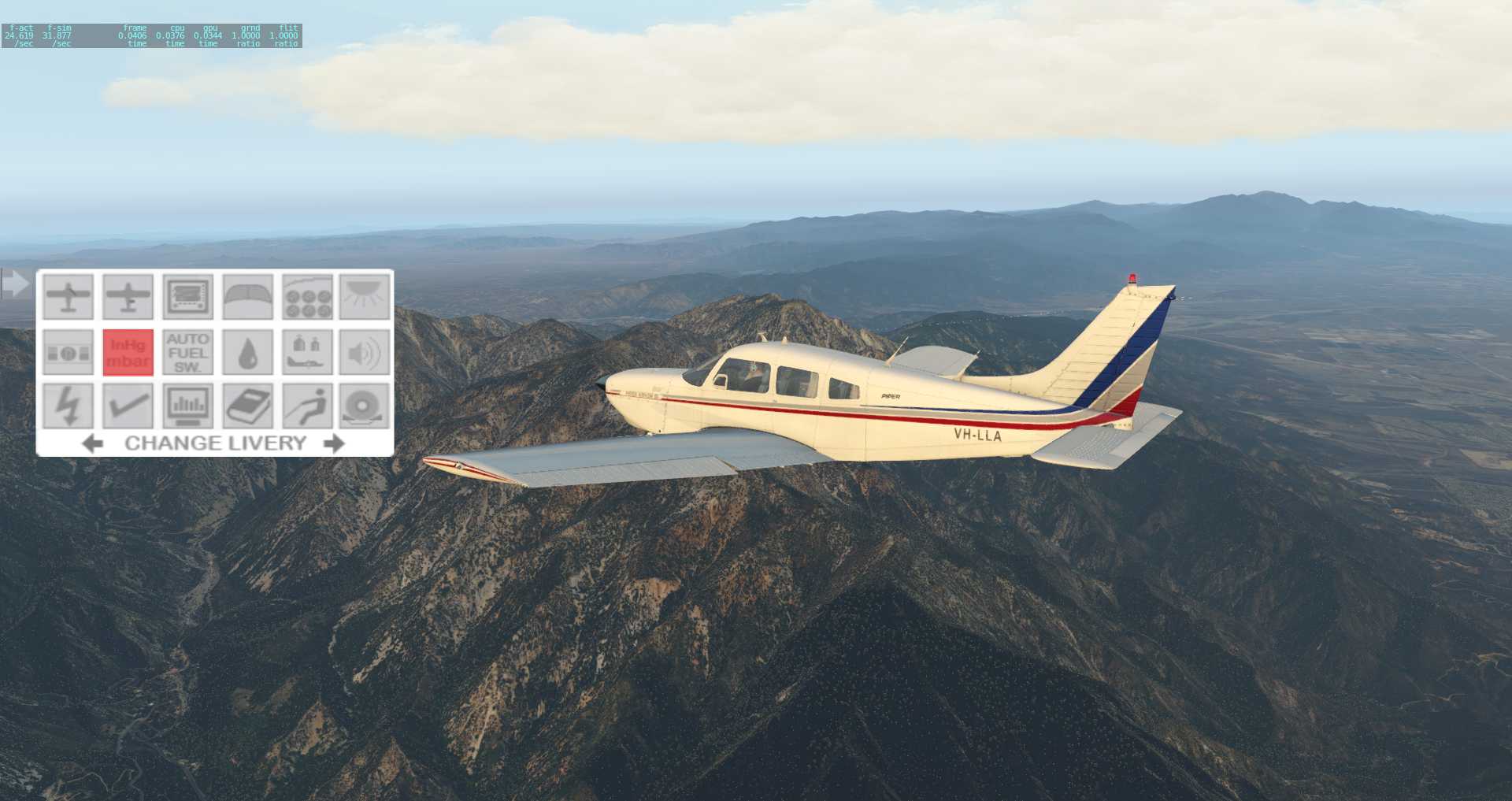This screenshot has height=801, width=1512.
Task: Open the checkmark checklist icon
Action: pyautogui.click(x=128, y=406)
